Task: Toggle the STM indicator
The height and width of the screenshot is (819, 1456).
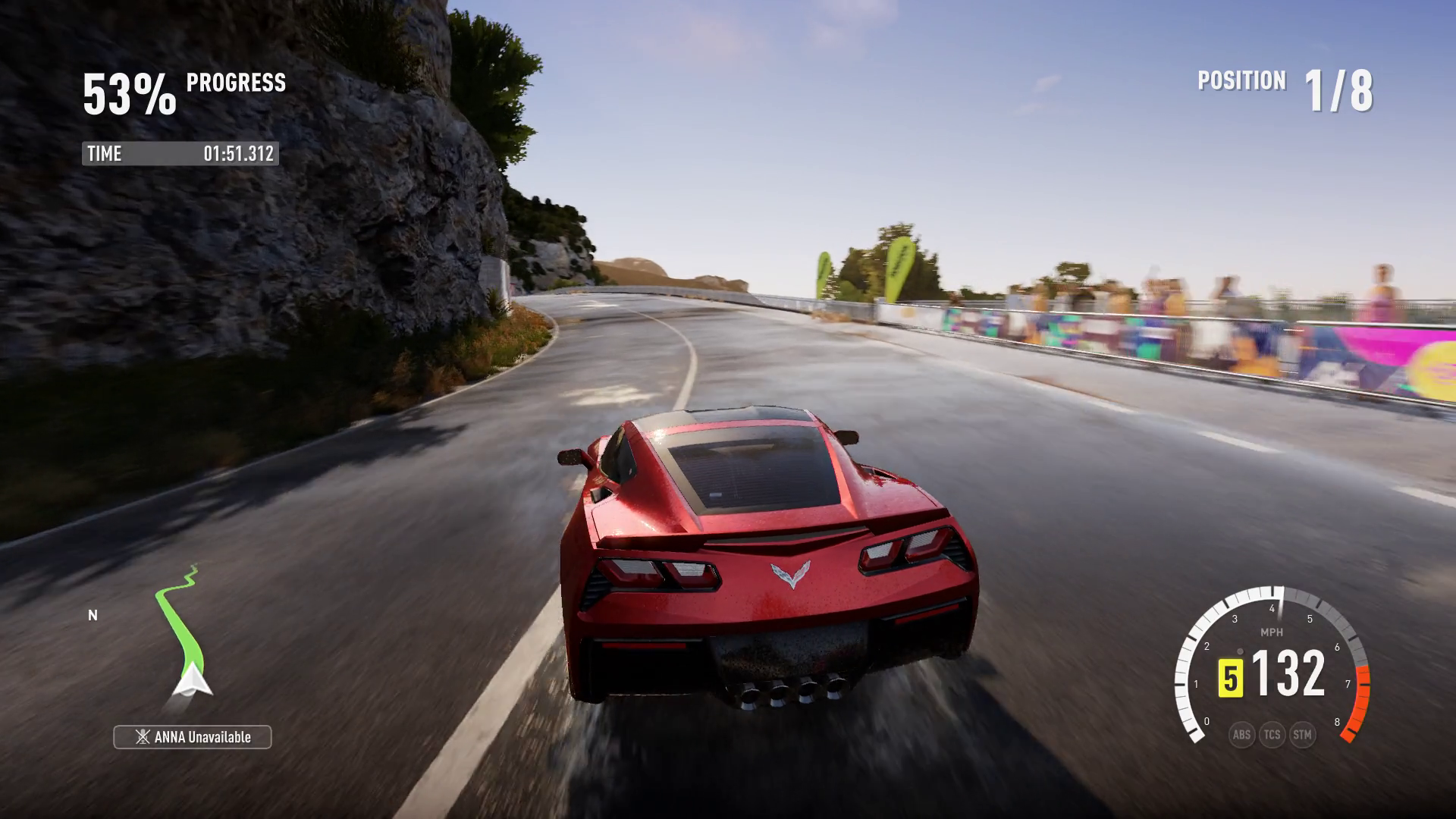Action: [1302, 734]
